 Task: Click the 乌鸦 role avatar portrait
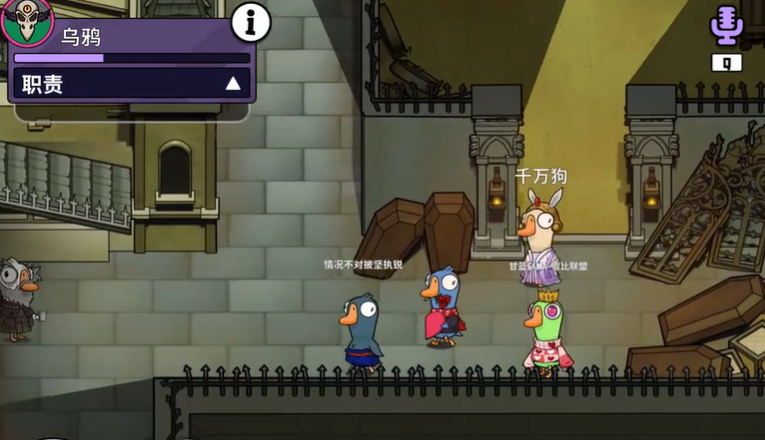tap(27, 22)
